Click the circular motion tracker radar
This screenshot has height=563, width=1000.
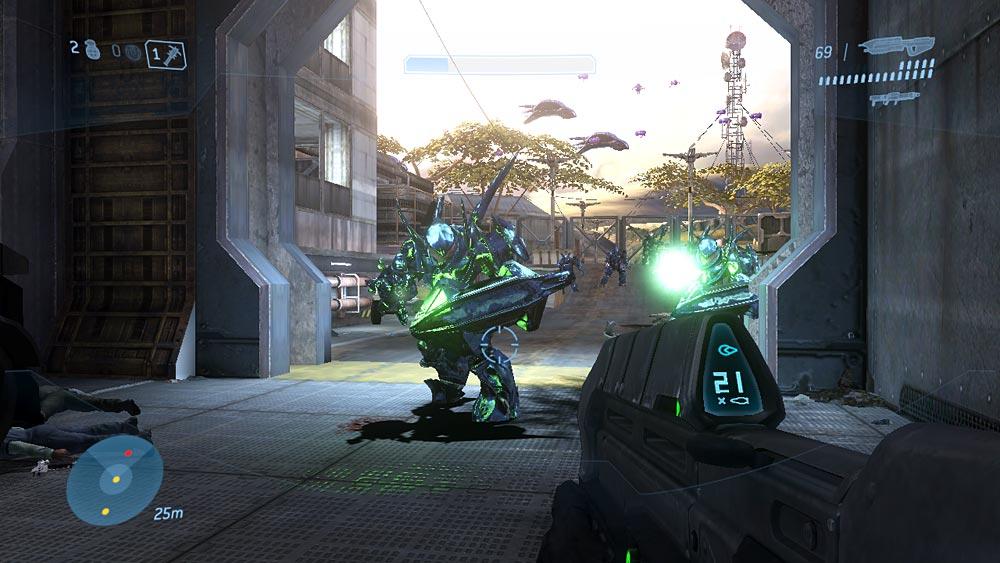pyautogui.click(x=115, y=481)
